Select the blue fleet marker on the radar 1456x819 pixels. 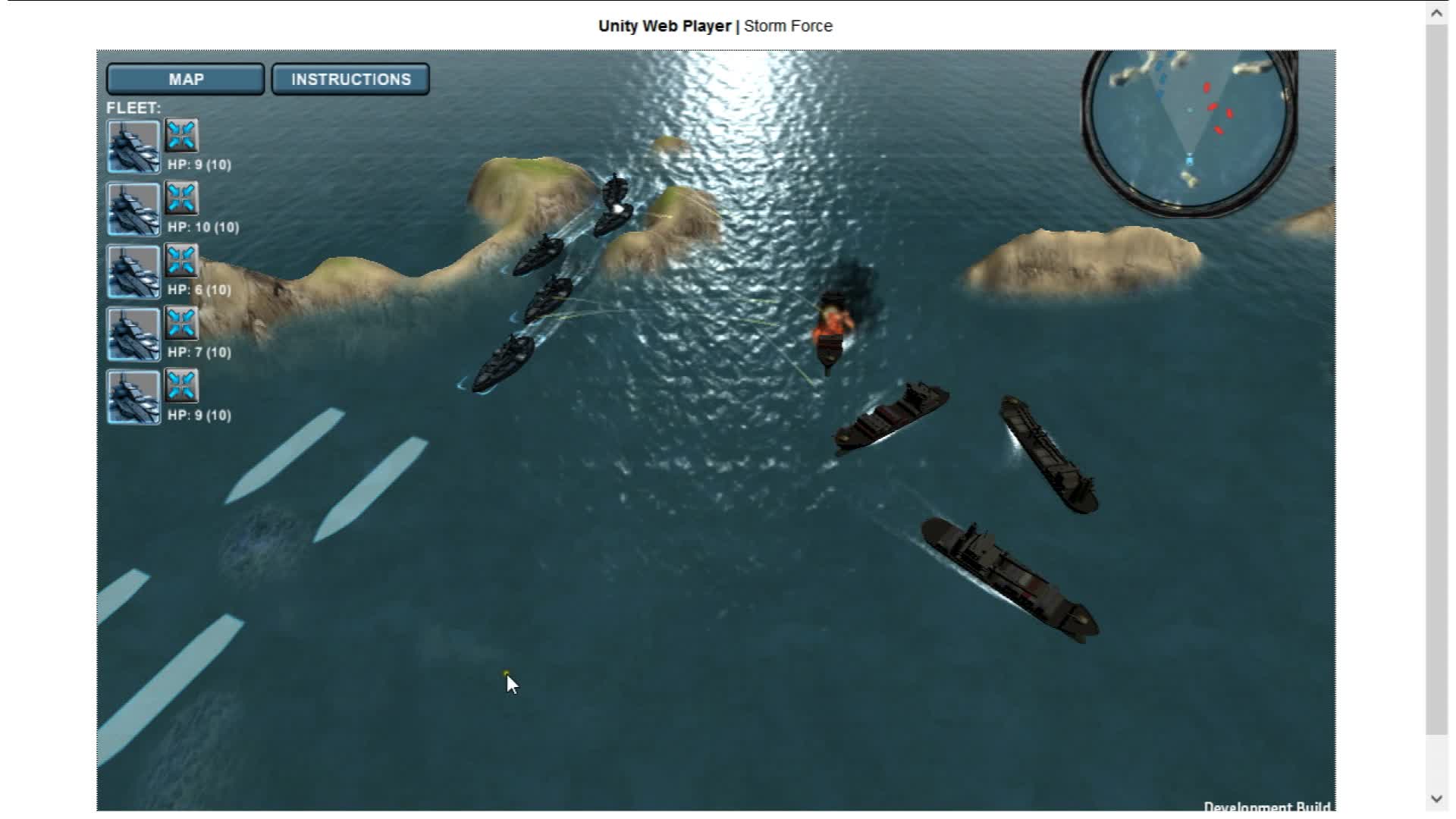[x=1188, y=158]
